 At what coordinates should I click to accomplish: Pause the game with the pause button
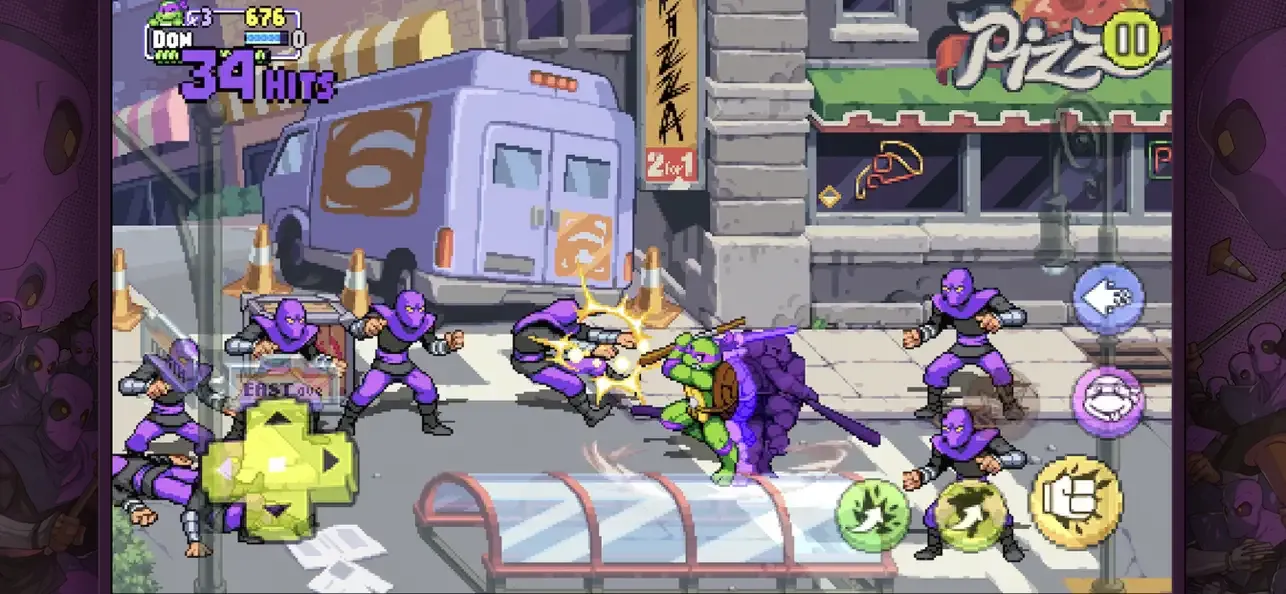[1131, 40]
